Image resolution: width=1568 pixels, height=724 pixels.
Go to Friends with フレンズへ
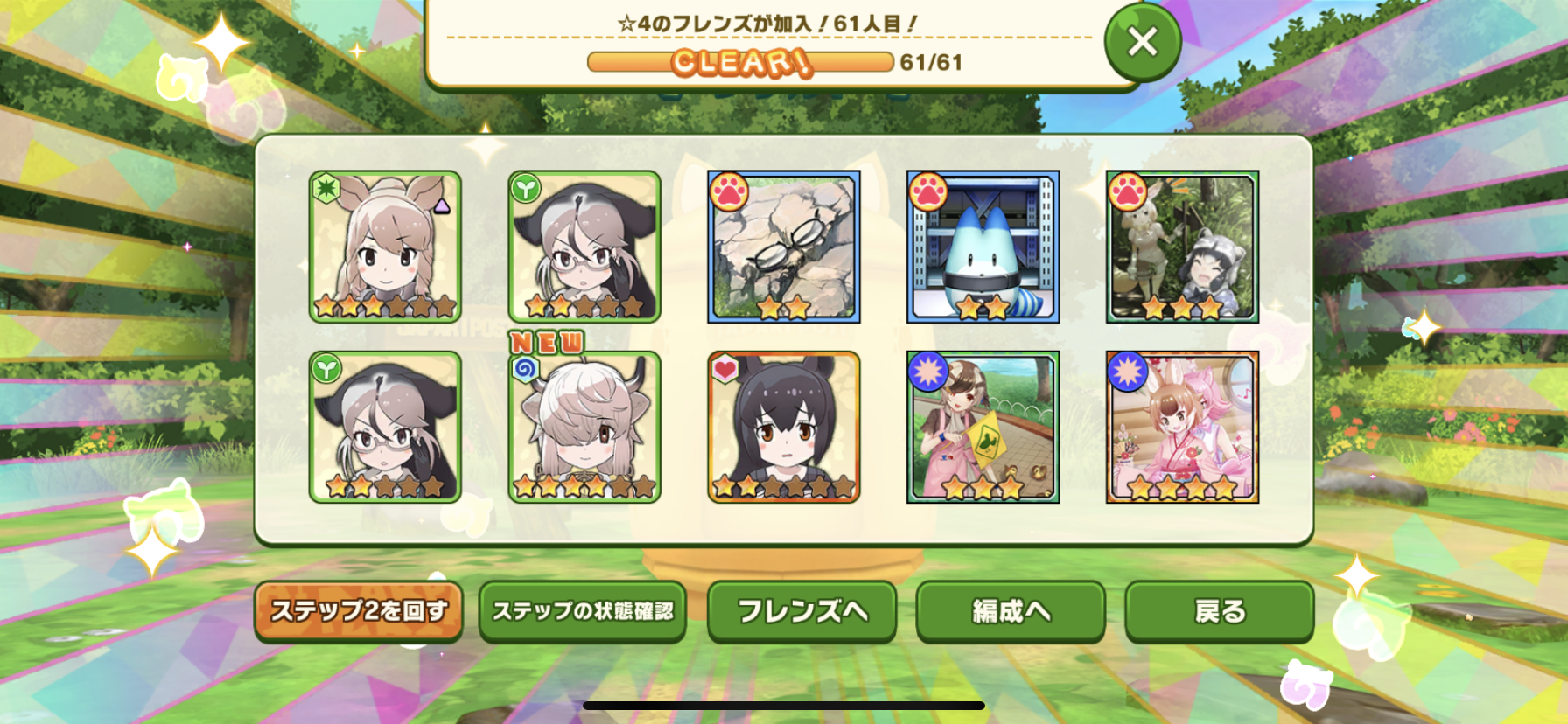pos(801,611)
